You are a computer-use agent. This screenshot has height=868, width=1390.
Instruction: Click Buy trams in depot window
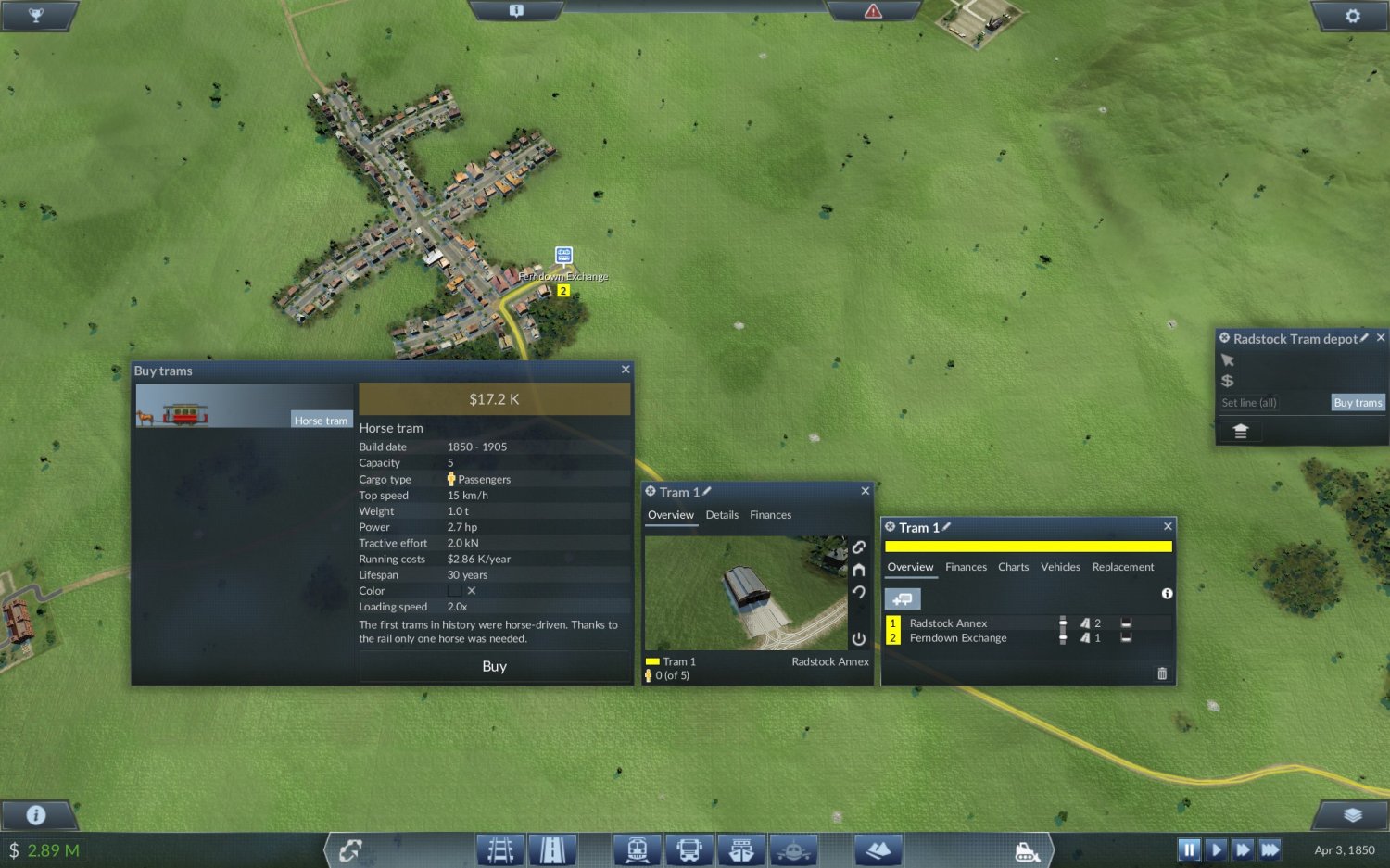click(1358, 403)
